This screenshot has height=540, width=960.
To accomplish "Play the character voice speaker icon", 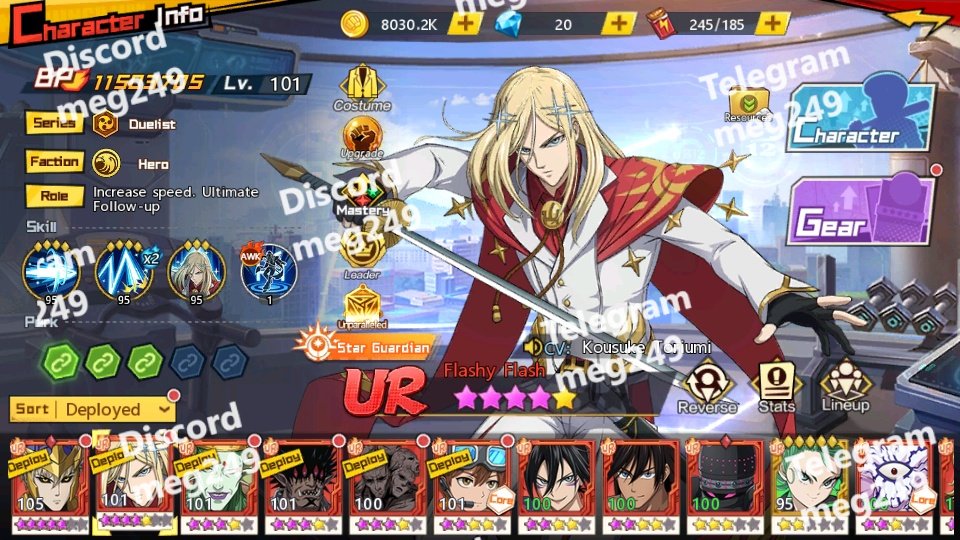I will click(x=533, y=347).
